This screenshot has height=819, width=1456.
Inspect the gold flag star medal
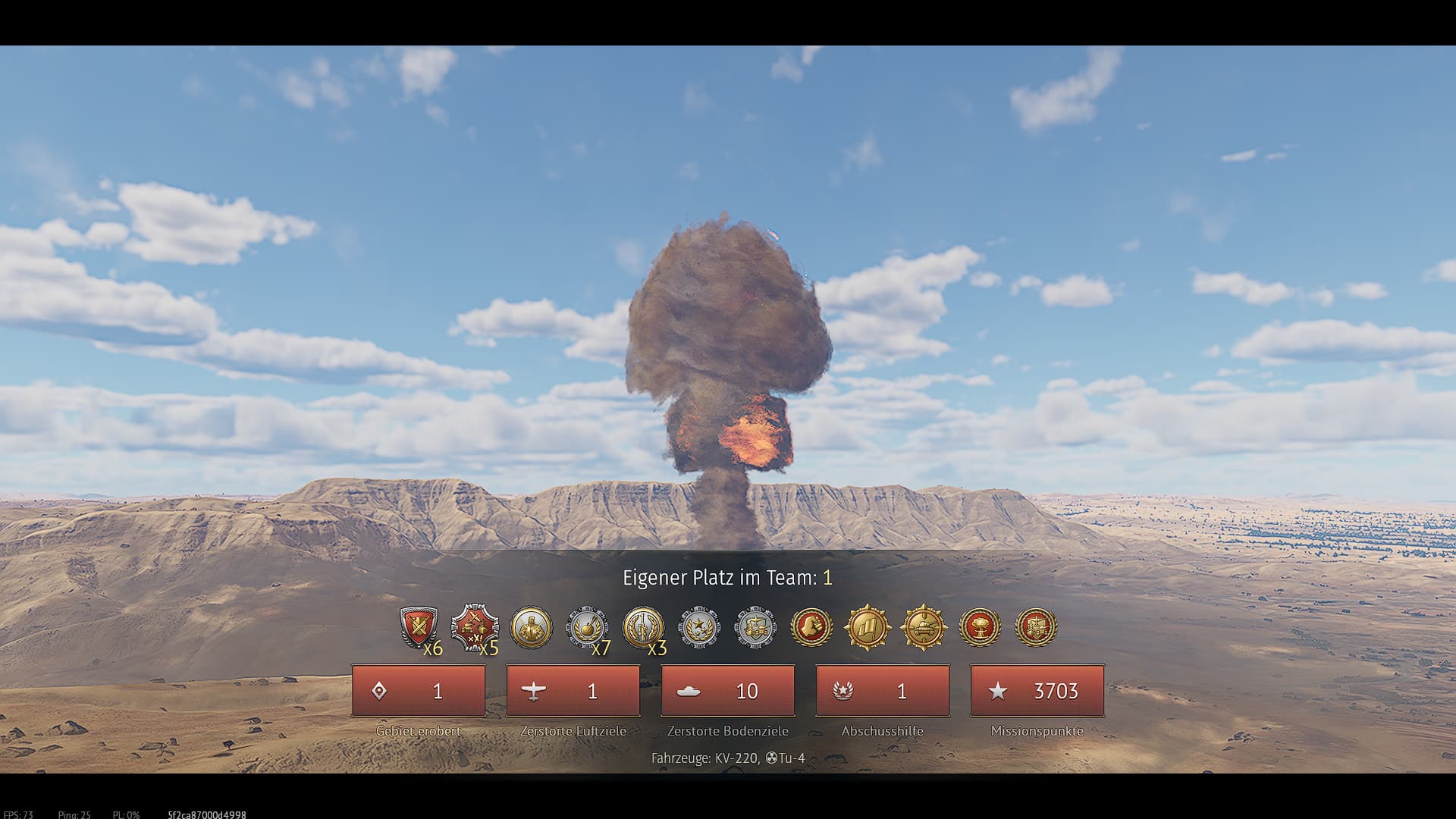(868, 628)
